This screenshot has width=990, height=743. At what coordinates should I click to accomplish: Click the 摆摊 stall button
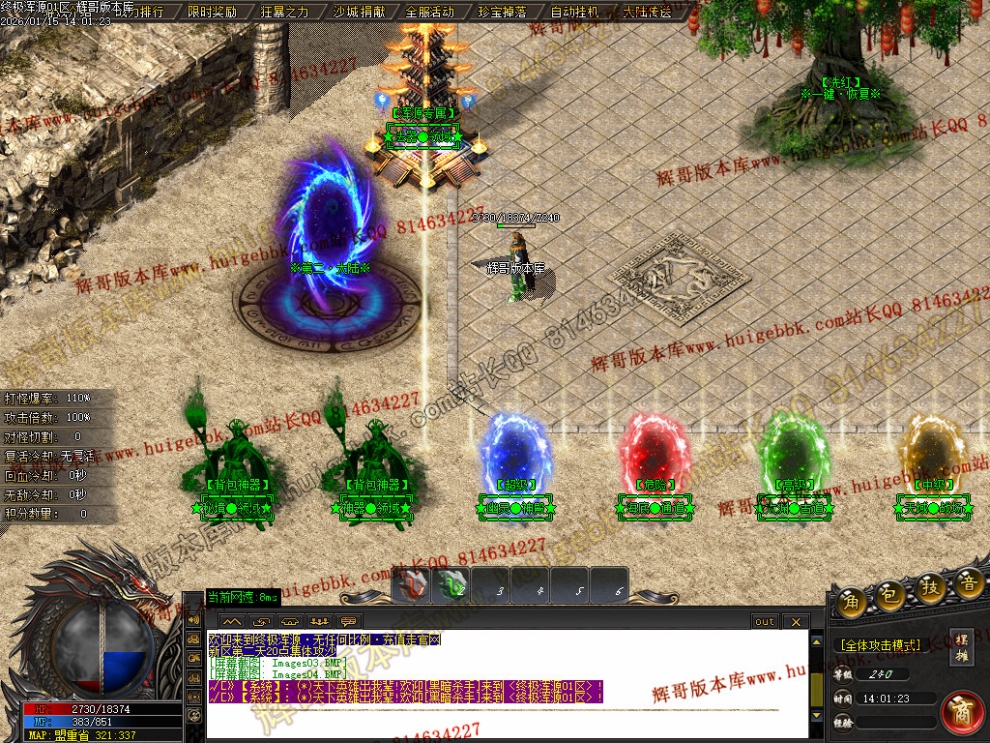tap(962, 646)
